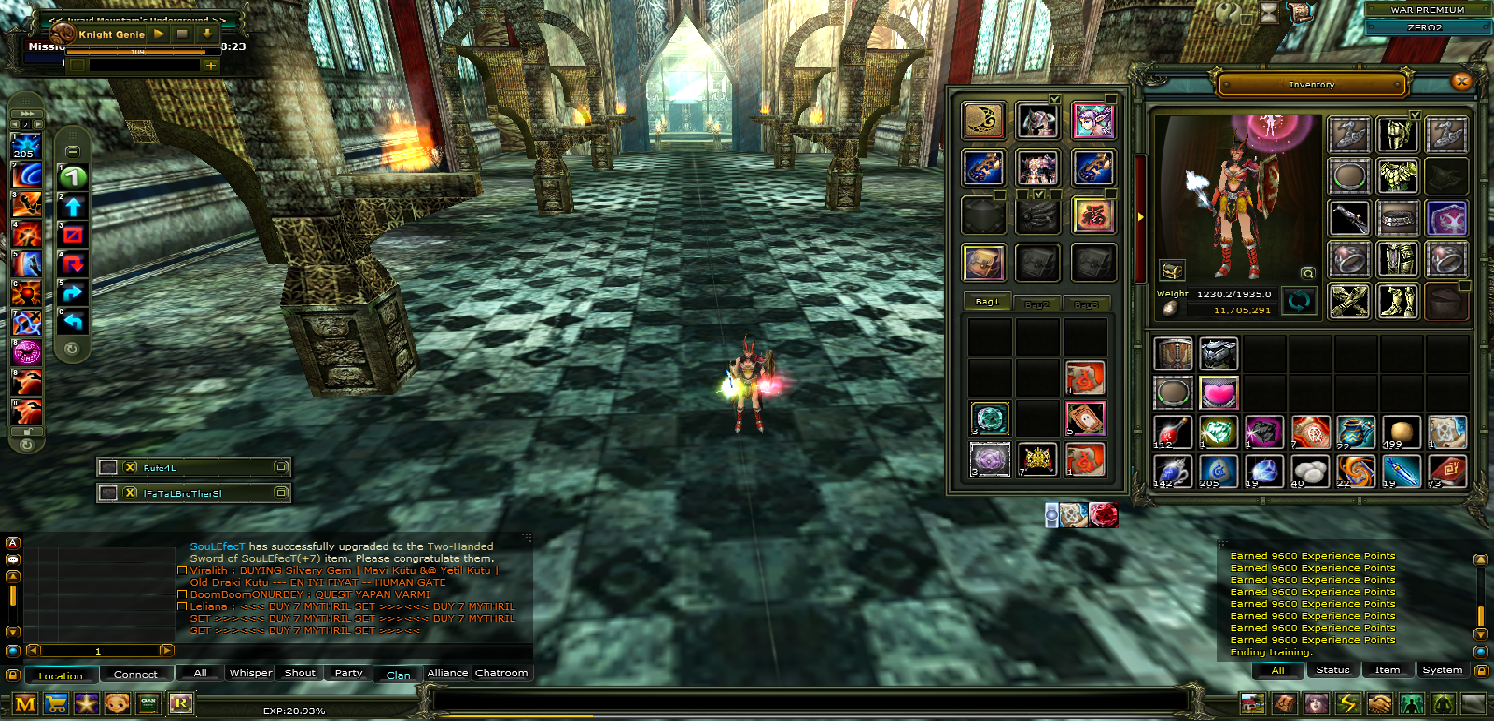This screenshot has height=725, width=1498.
Task: Select the red potion stack of 112
Action: point(1172,433)
